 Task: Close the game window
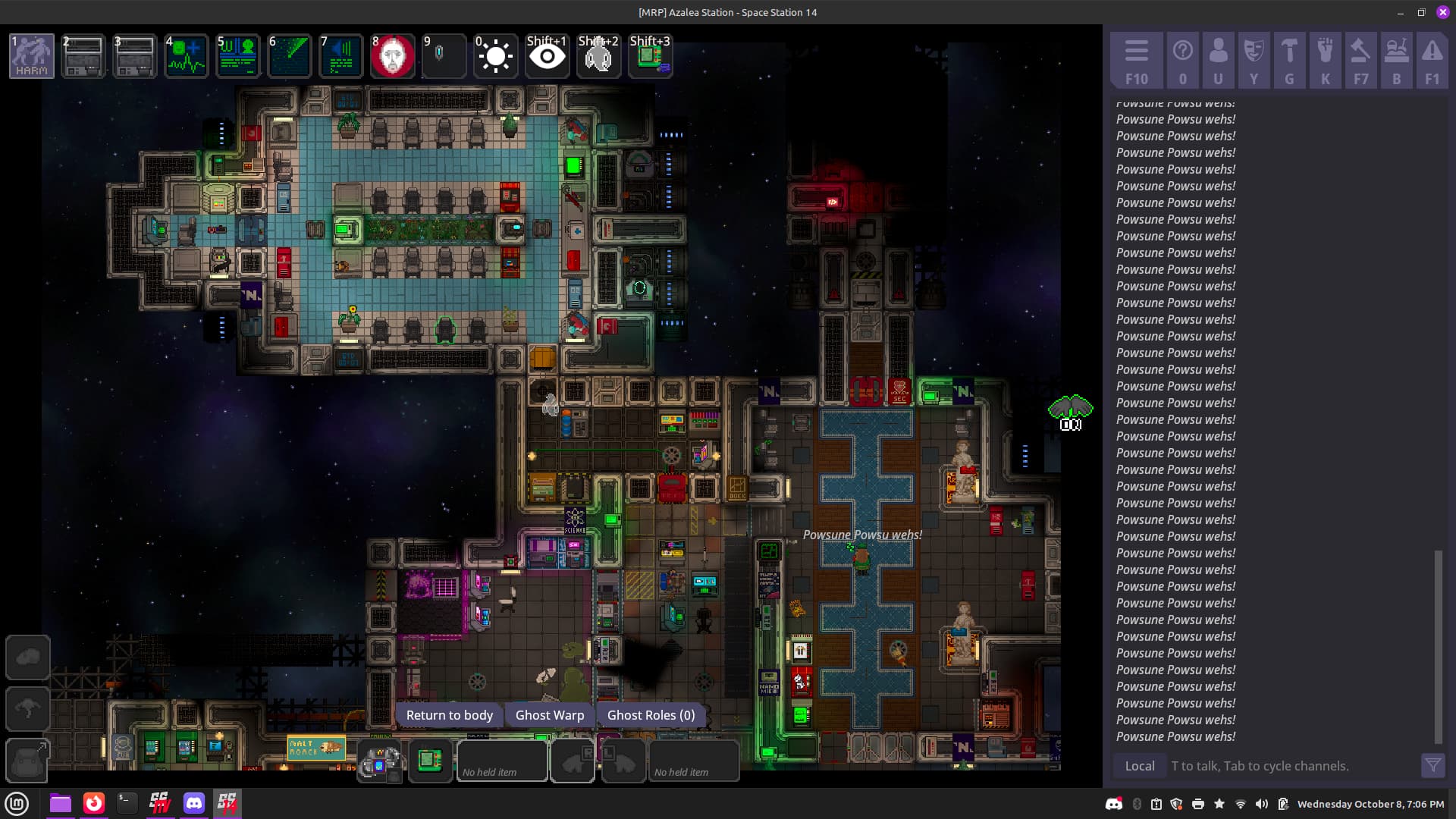tap(1442, 12)
